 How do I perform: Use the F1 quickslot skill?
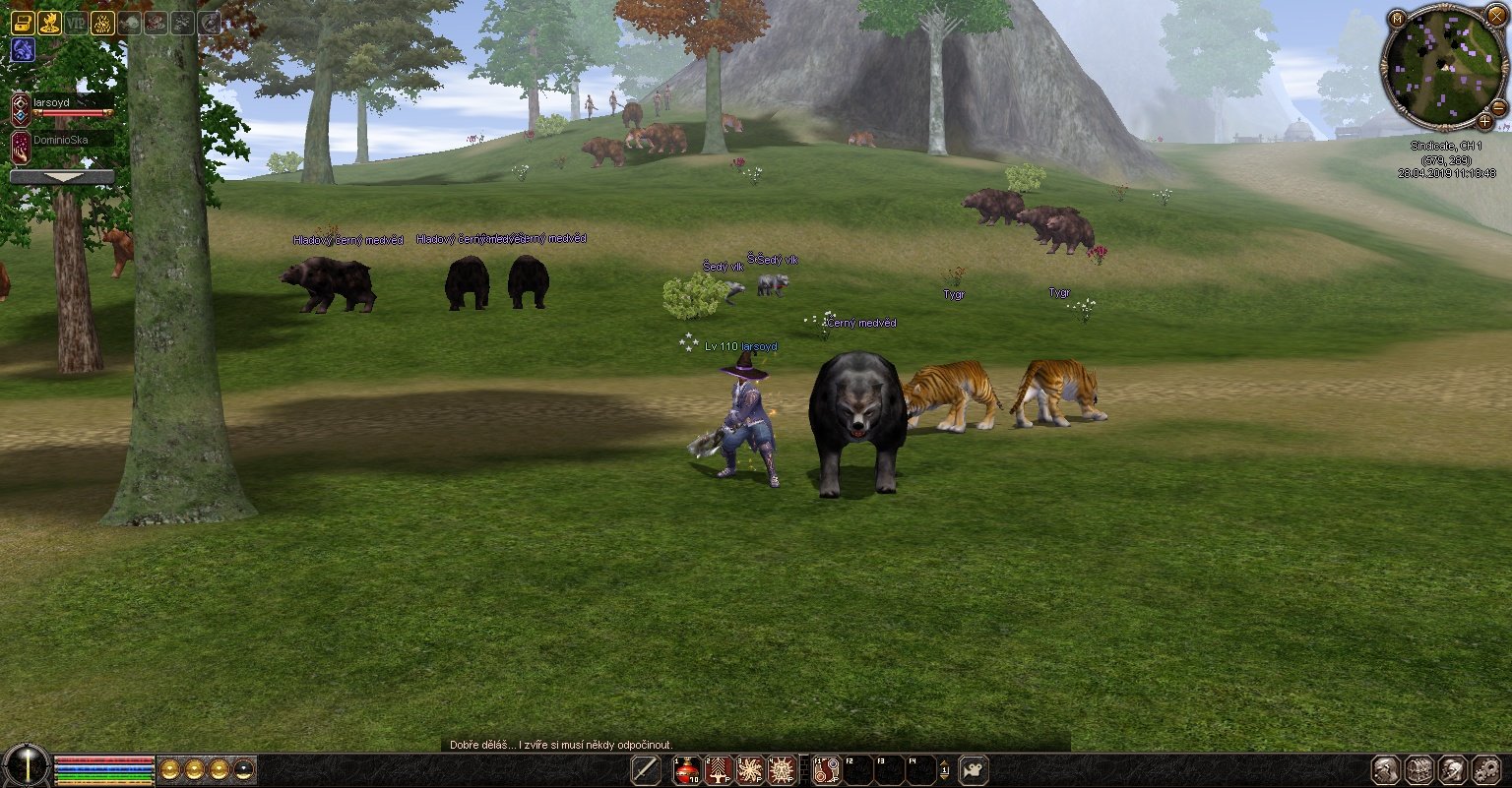(x=827, y=770)
